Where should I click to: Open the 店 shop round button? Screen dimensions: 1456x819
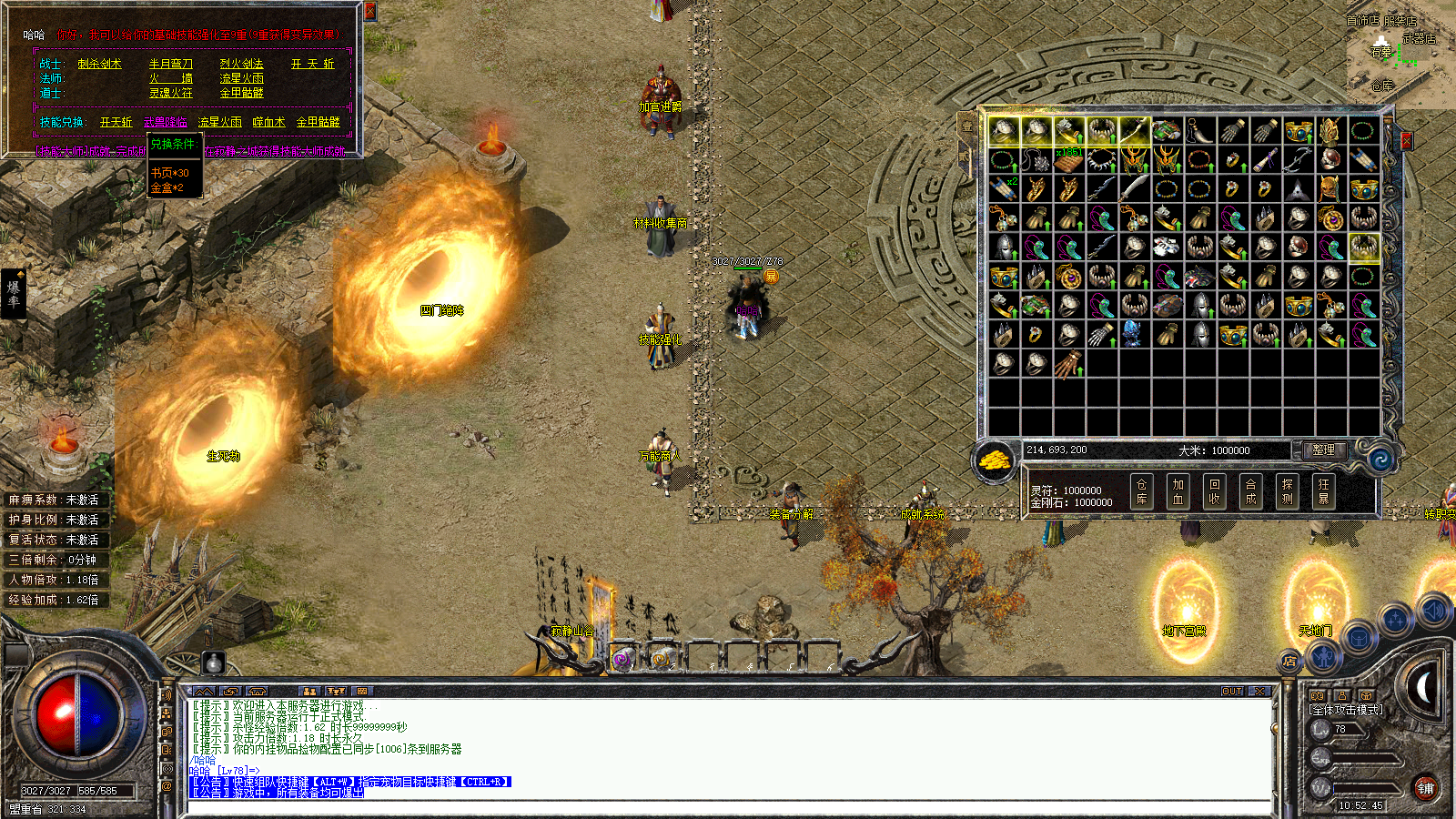click(x=1289, y=662)
